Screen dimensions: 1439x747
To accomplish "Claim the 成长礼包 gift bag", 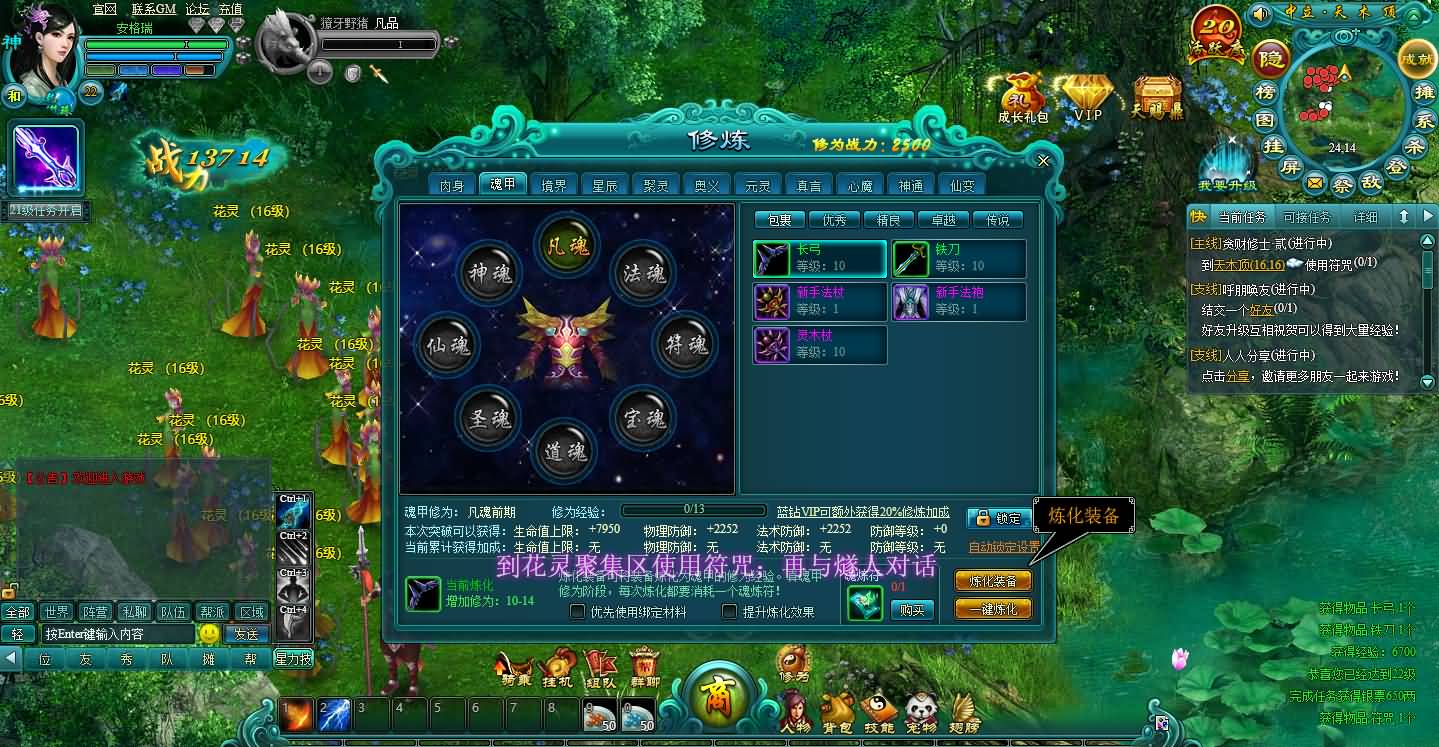I will pyautogui.click(x=1023, y=97).
